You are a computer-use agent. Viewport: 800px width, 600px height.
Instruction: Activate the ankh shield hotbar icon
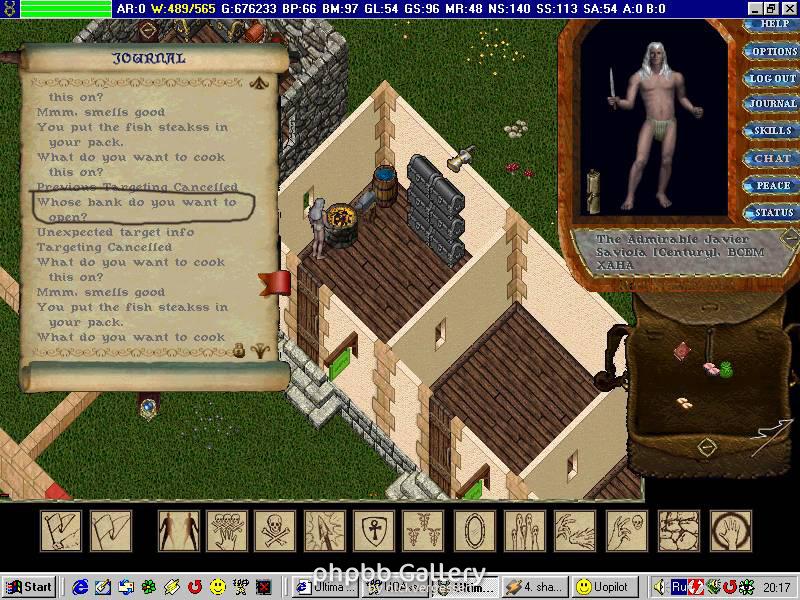374,530
